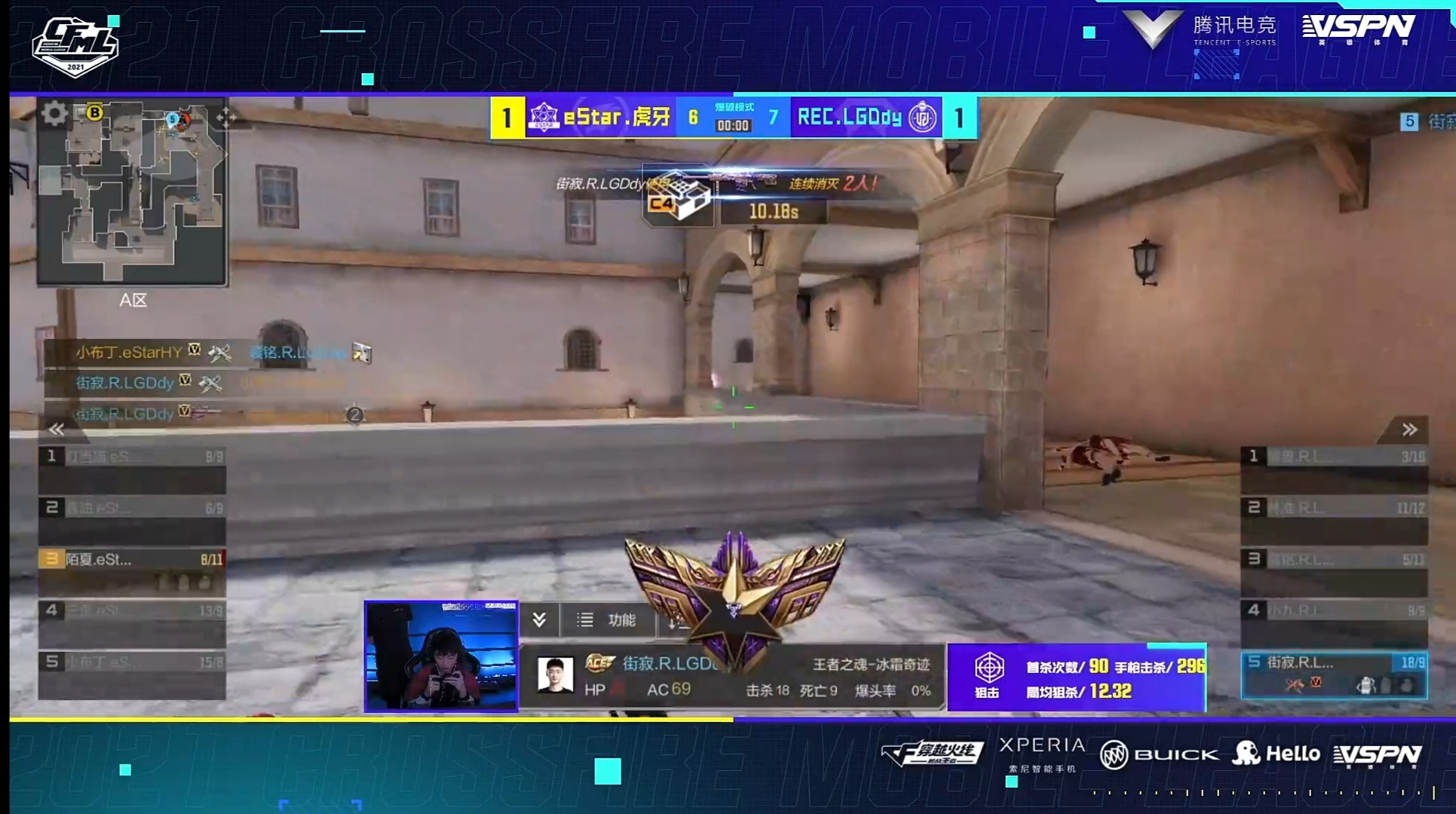Screen dimensions: 1456x814
Task: Open the 功能 function menu
Action: [x=608, y=620]
